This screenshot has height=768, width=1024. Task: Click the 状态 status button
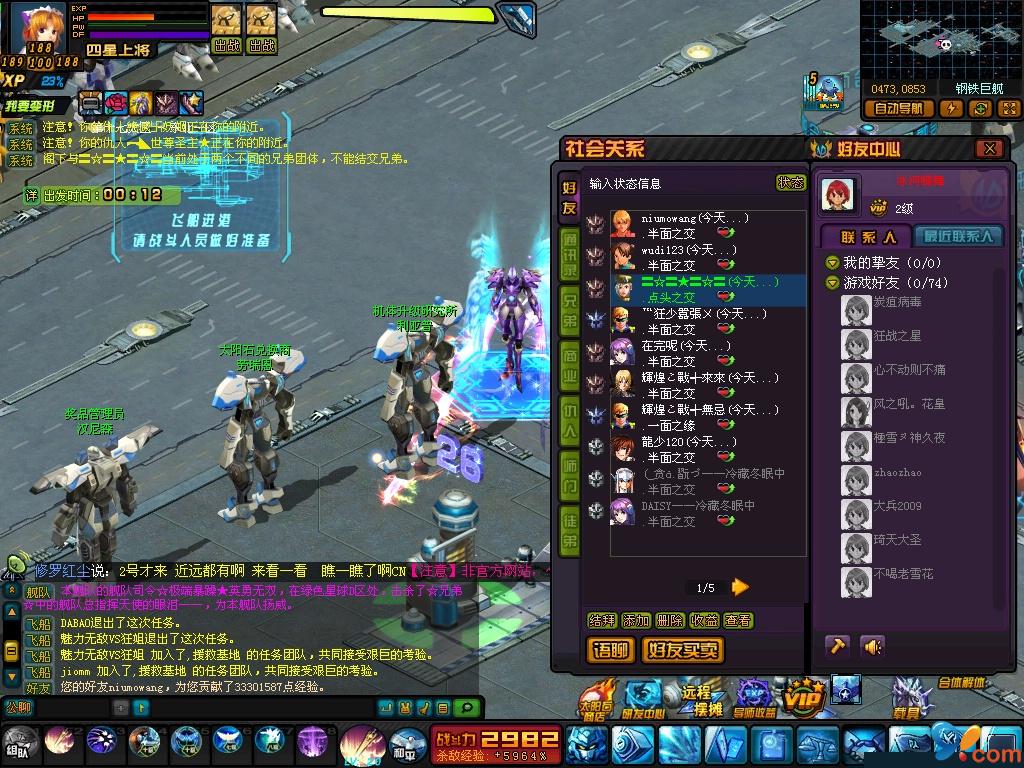790,183
